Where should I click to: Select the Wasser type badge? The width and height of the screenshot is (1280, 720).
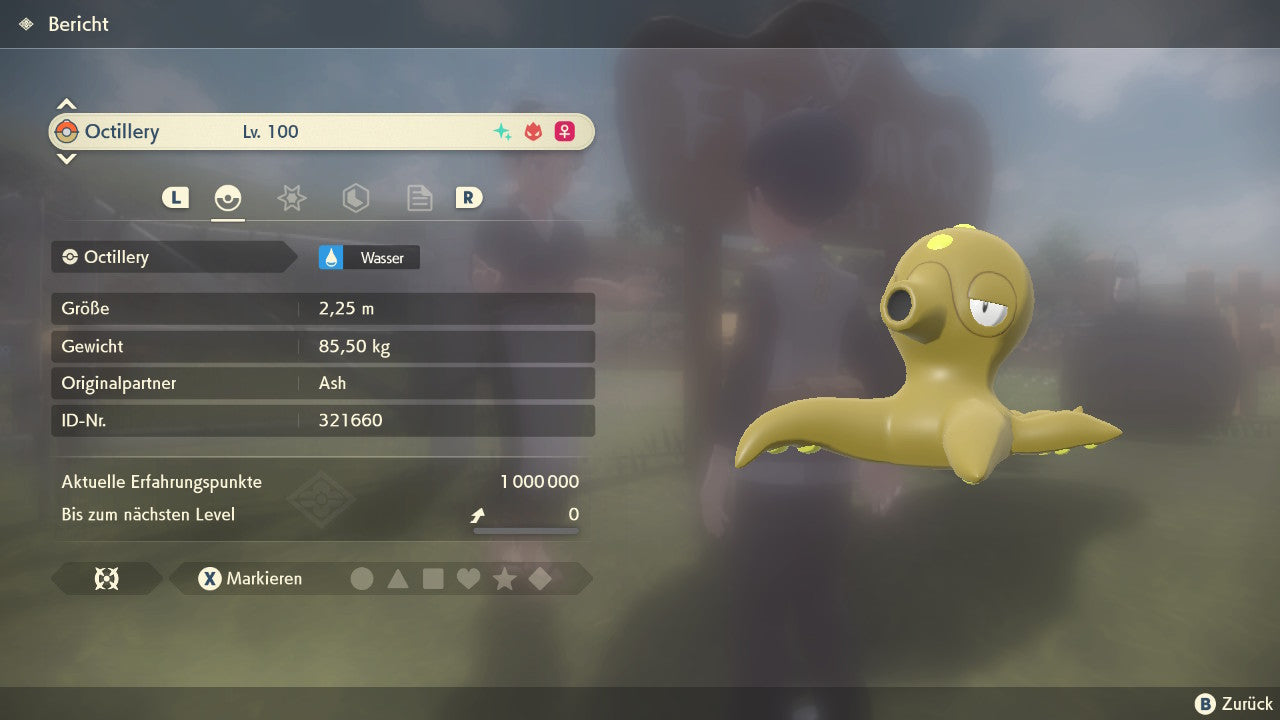click(x=369, y=258)
